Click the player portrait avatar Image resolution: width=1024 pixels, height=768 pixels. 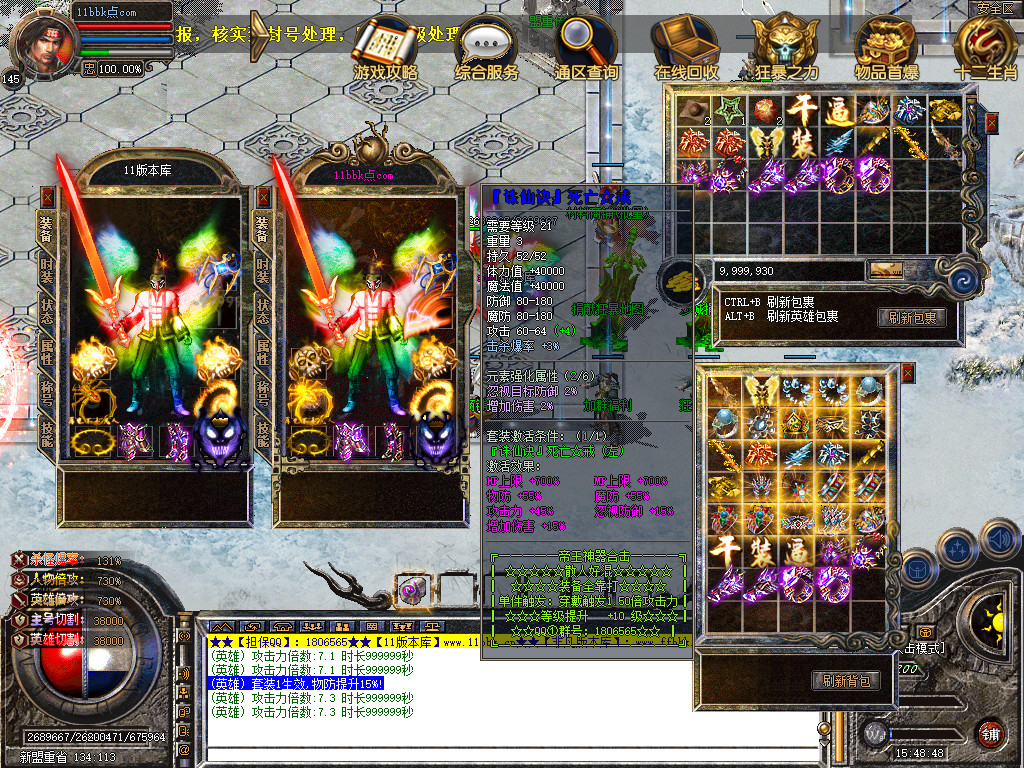42,40
